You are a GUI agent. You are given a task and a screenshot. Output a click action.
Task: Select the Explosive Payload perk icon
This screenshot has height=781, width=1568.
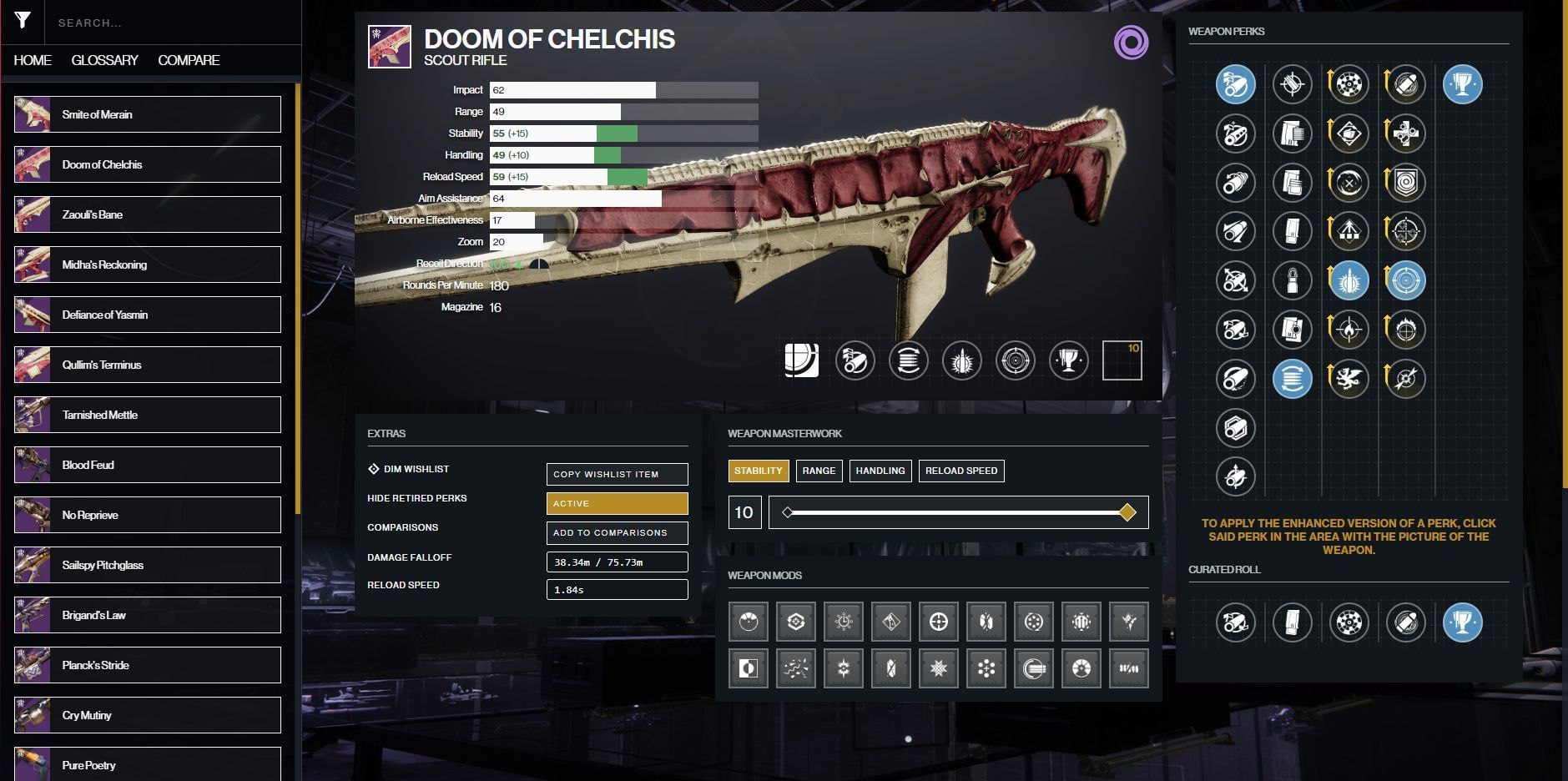(1406, 83)
